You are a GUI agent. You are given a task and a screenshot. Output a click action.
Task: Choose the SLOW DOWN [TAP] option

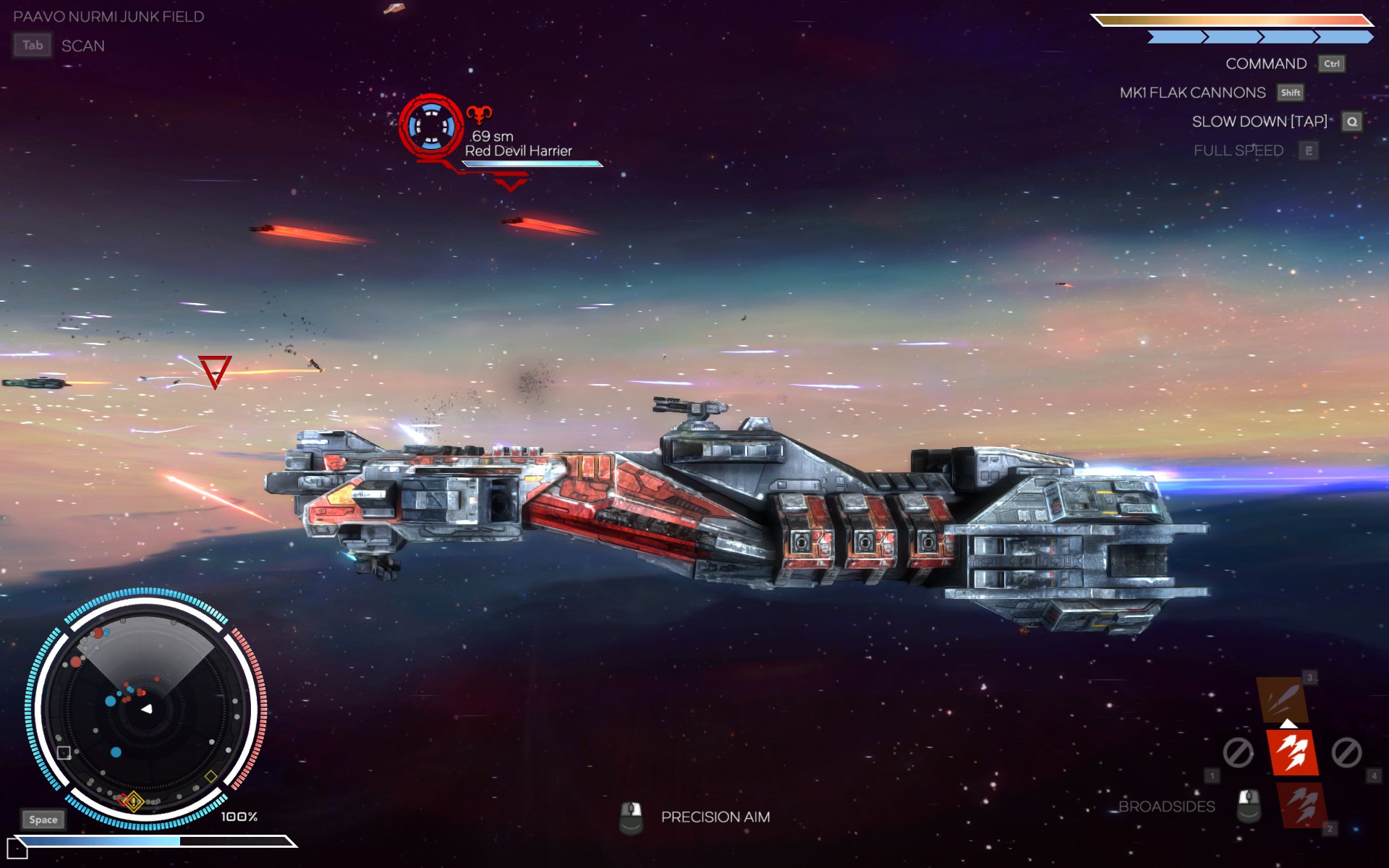click(1260, 122)
